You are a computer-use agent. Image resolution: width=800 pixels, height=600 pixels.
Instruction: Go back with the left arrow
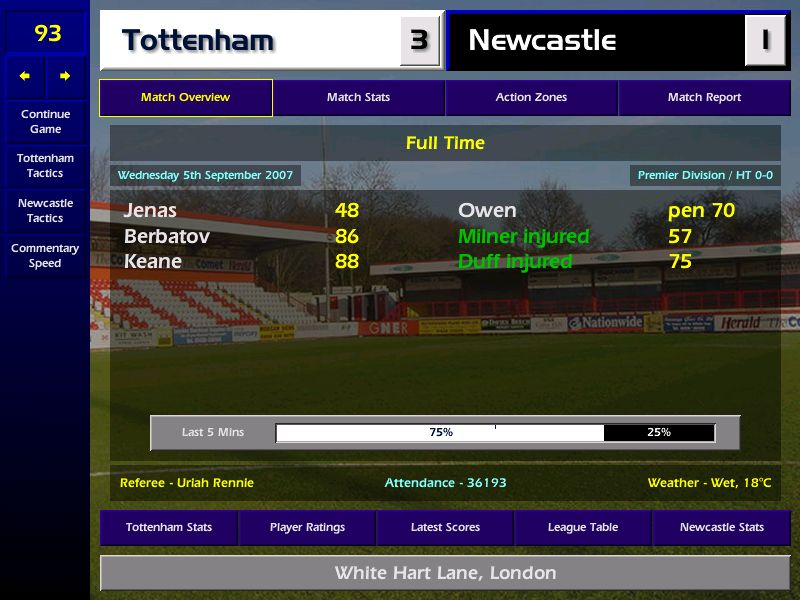pyautogui.click(x=25, y=76)
